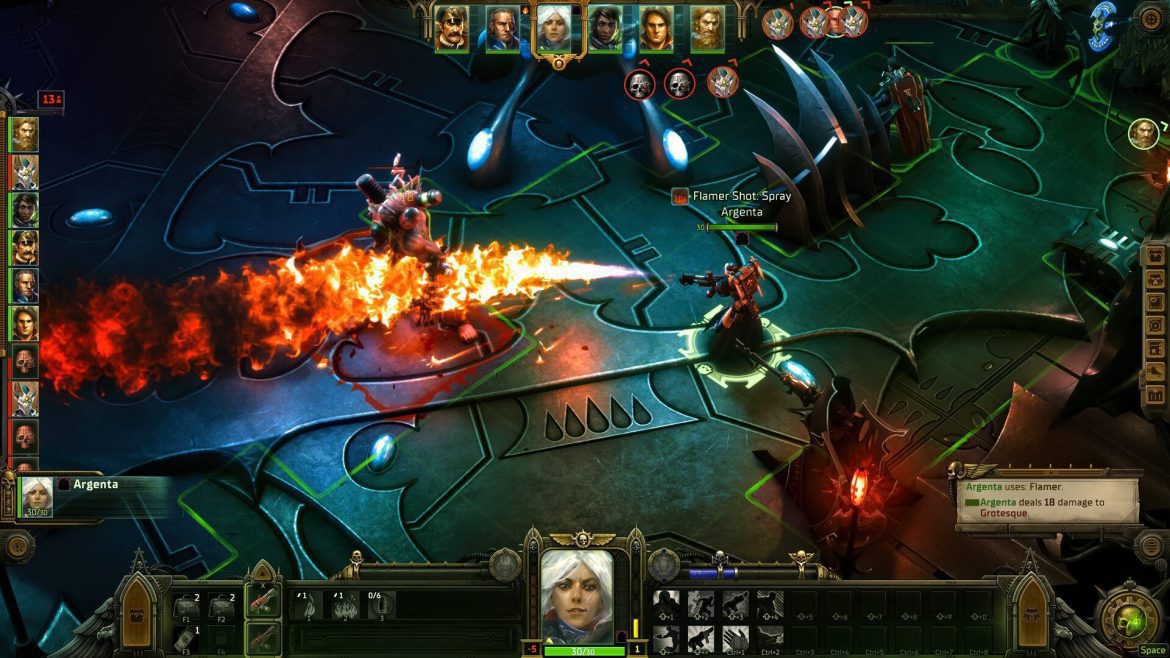The image size is (1170, 658).
Task: Click the off-screen ally portrait indicator at right edge
Action: (x=1143, y=132)
